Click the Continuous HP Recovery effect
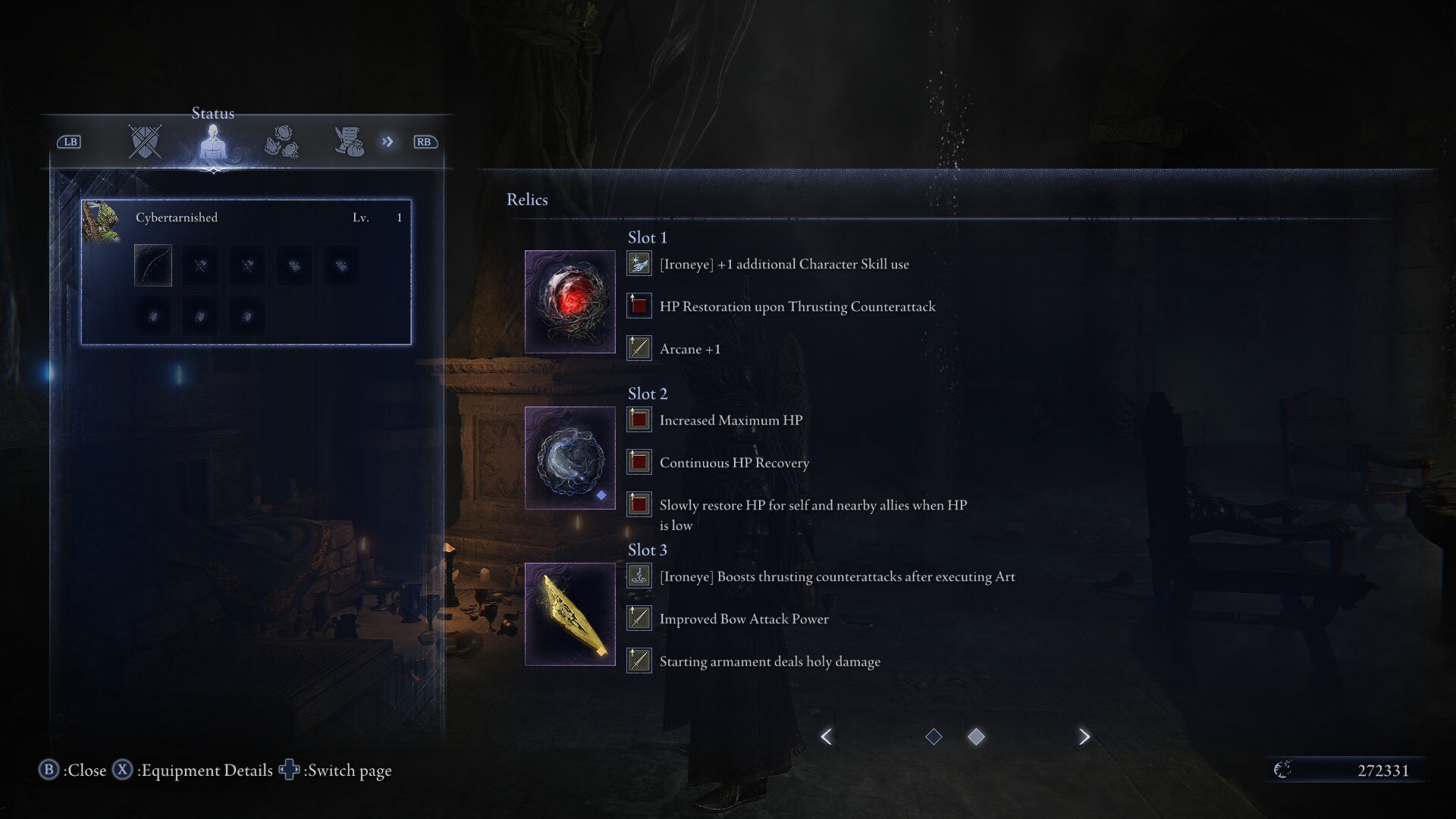This screenshot has height=819, width=1456. 733,463
